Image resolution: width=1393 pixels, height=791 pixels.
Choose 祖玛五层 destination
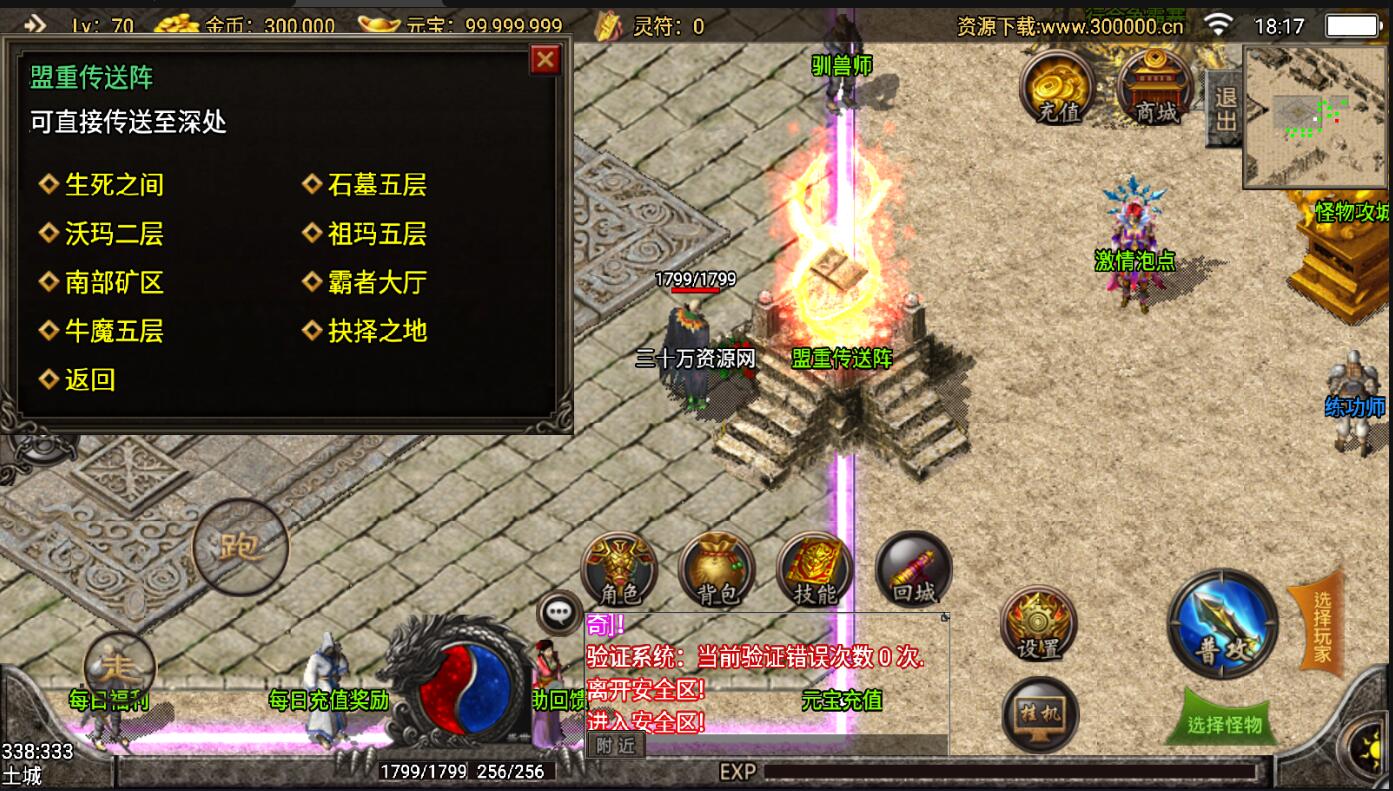pyautogui.click(x=377, y=234)
